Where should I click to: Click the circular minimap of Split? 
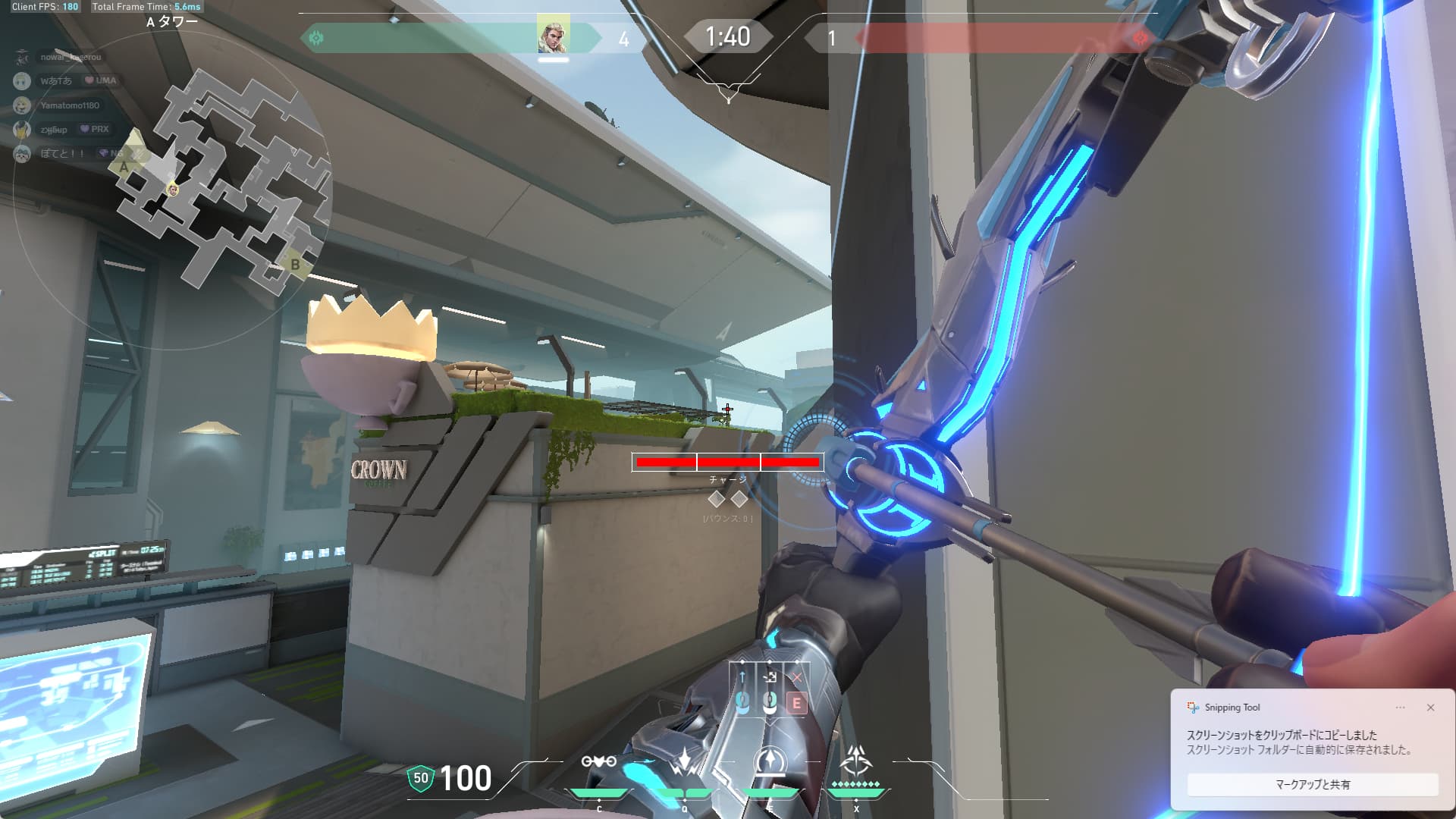tap(173, 188)
